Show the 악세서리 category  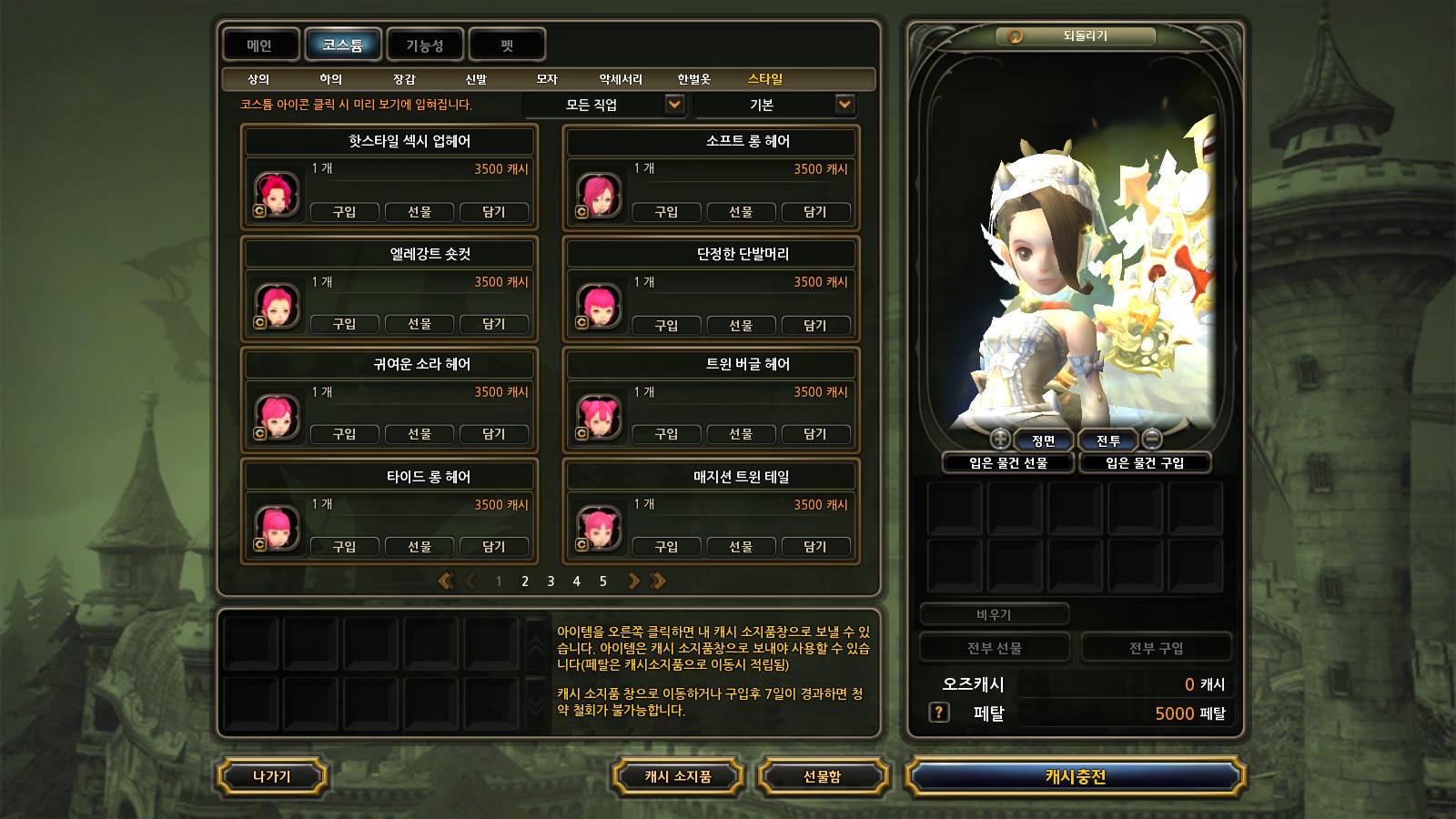[621, 79]
